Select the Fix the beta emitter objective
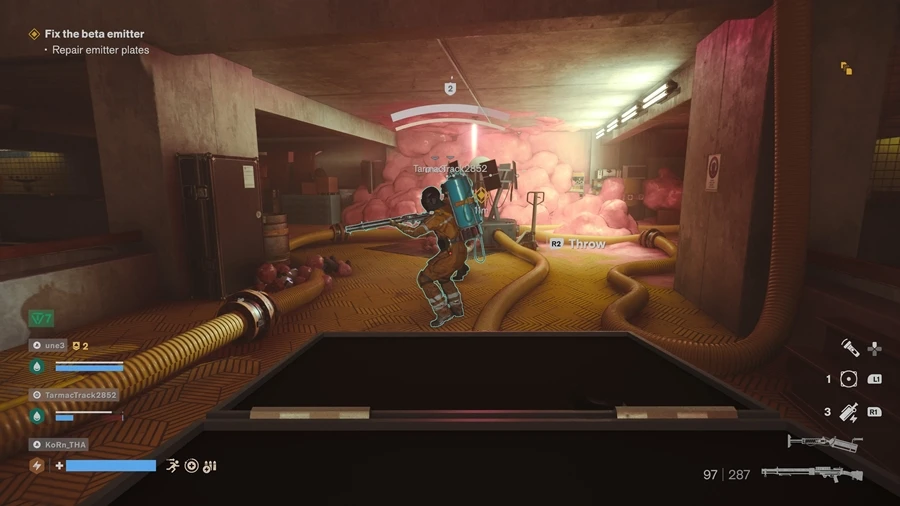This screenshot has width=900, height=506. pyautogui.click(x=94, y=34)
